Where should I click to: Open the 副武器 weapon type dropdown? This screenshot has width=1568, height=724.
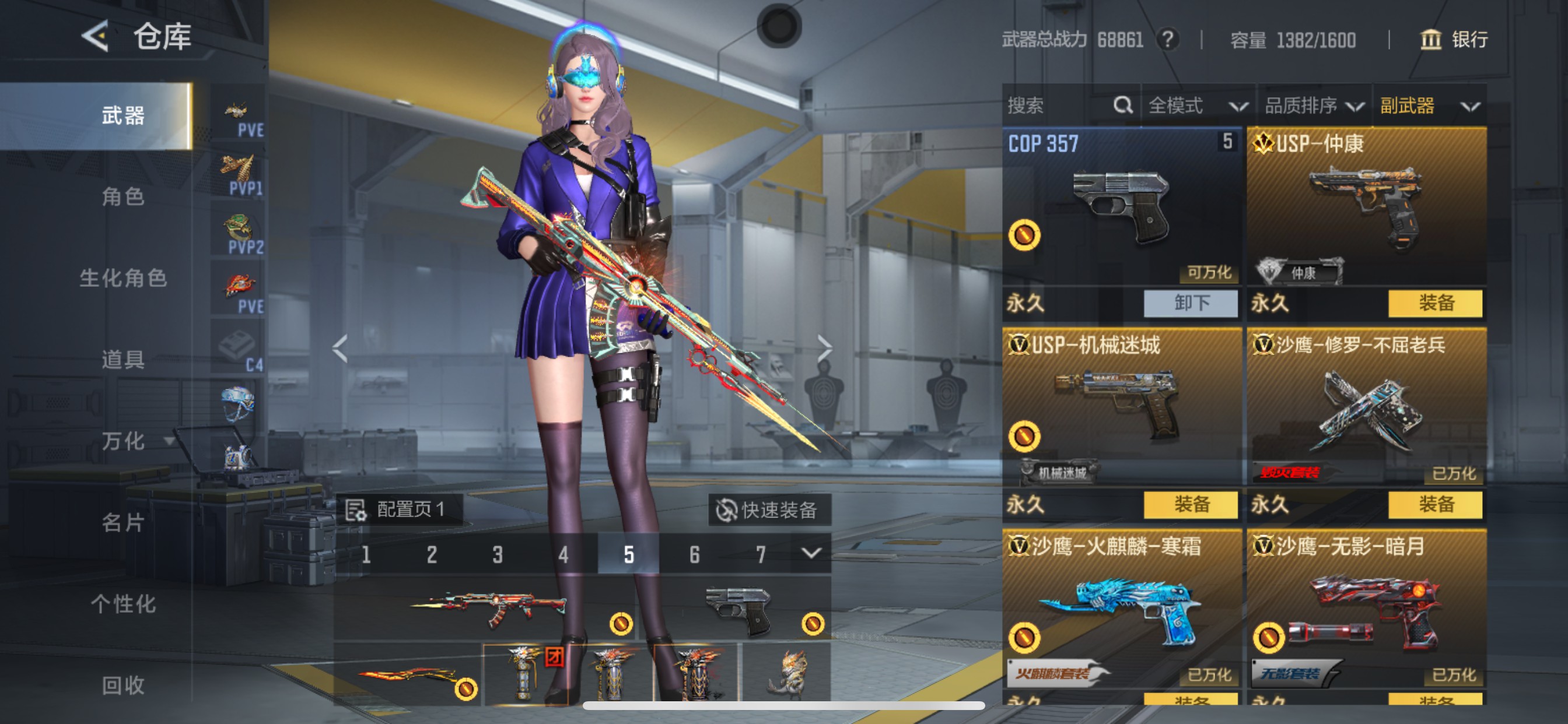[x=1428, y=106]
